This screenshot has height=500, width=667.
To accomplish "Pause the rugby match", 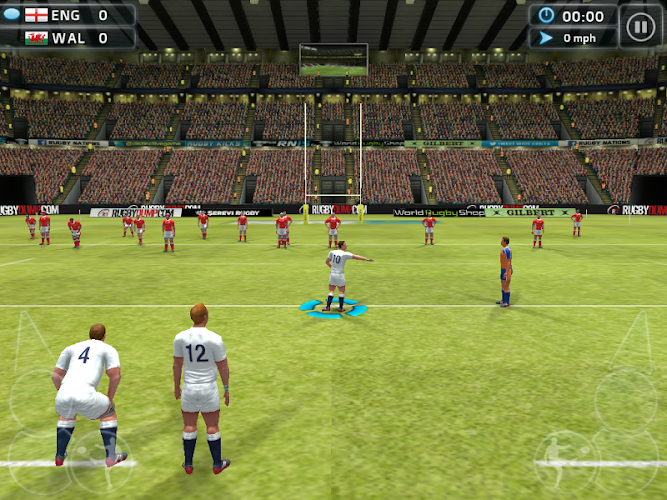I will pyautogui.click(x=640, y=26).
